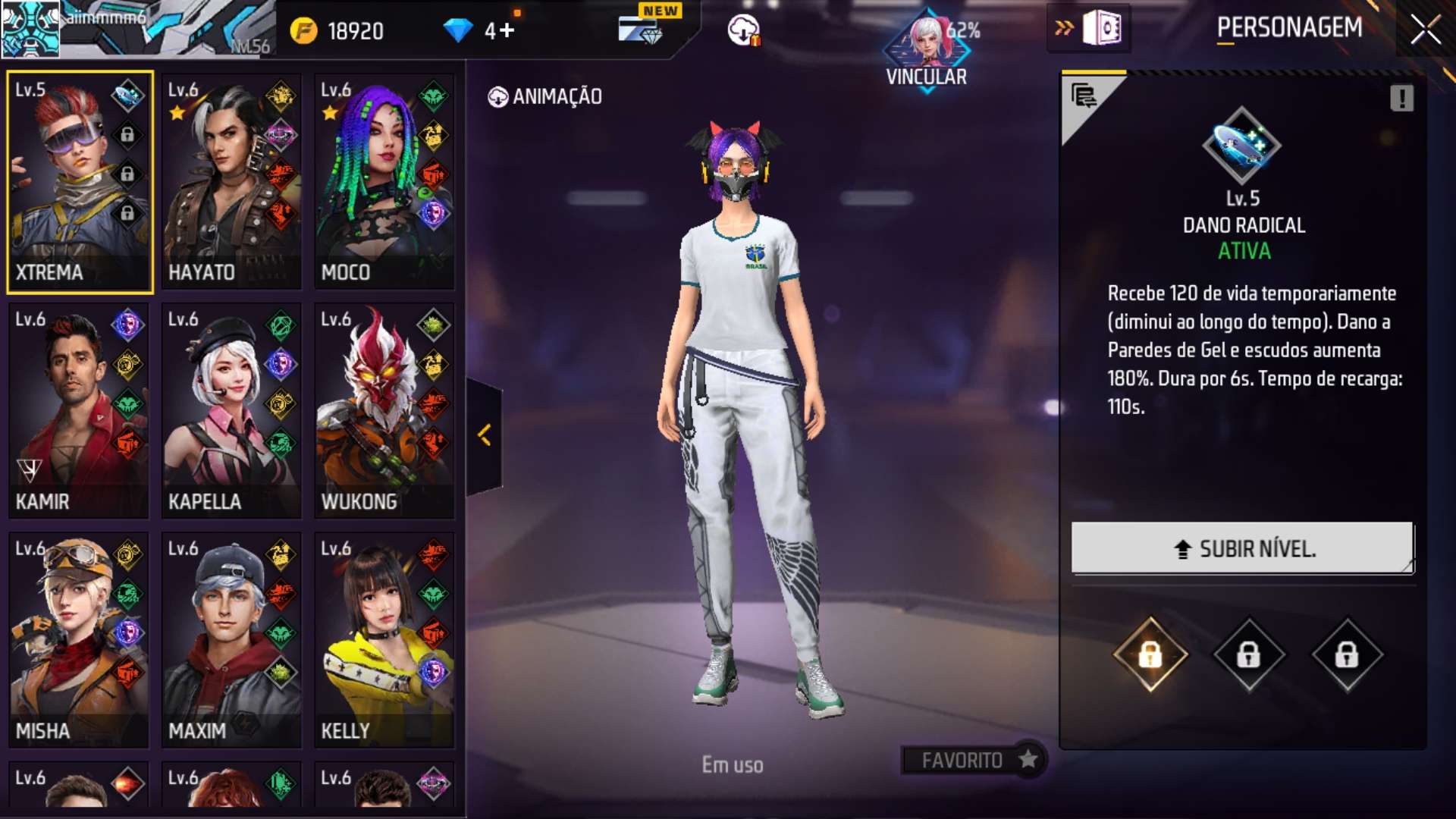
Task: Choose the Hayato character card
Action: pyautogui.click(x=231, y=182)
